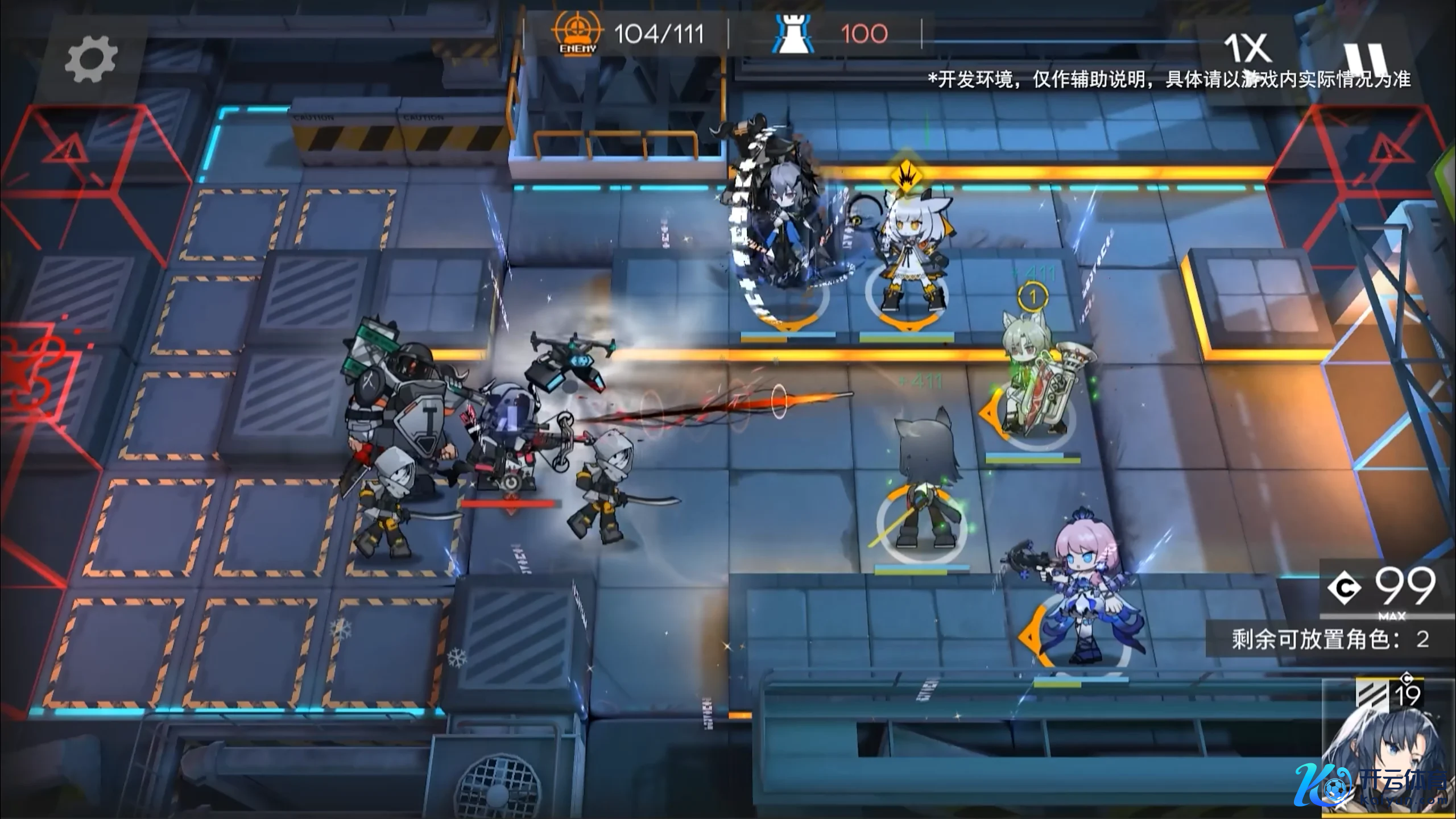Select the blue-haired operator card costing 19

(x=1388, y=748)
